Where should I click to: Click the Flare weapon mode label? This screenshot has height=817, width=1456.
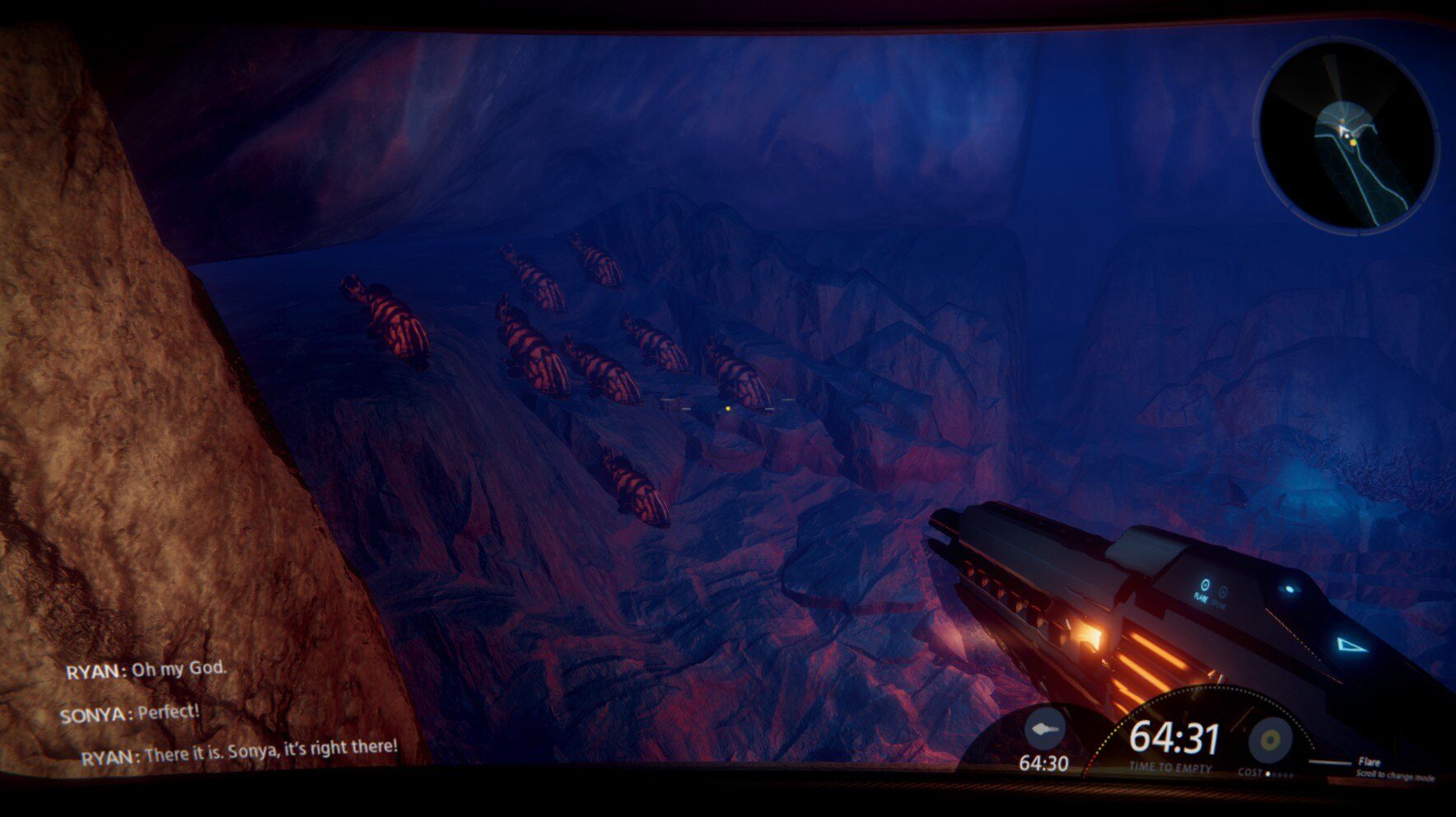pos(1369,762)
